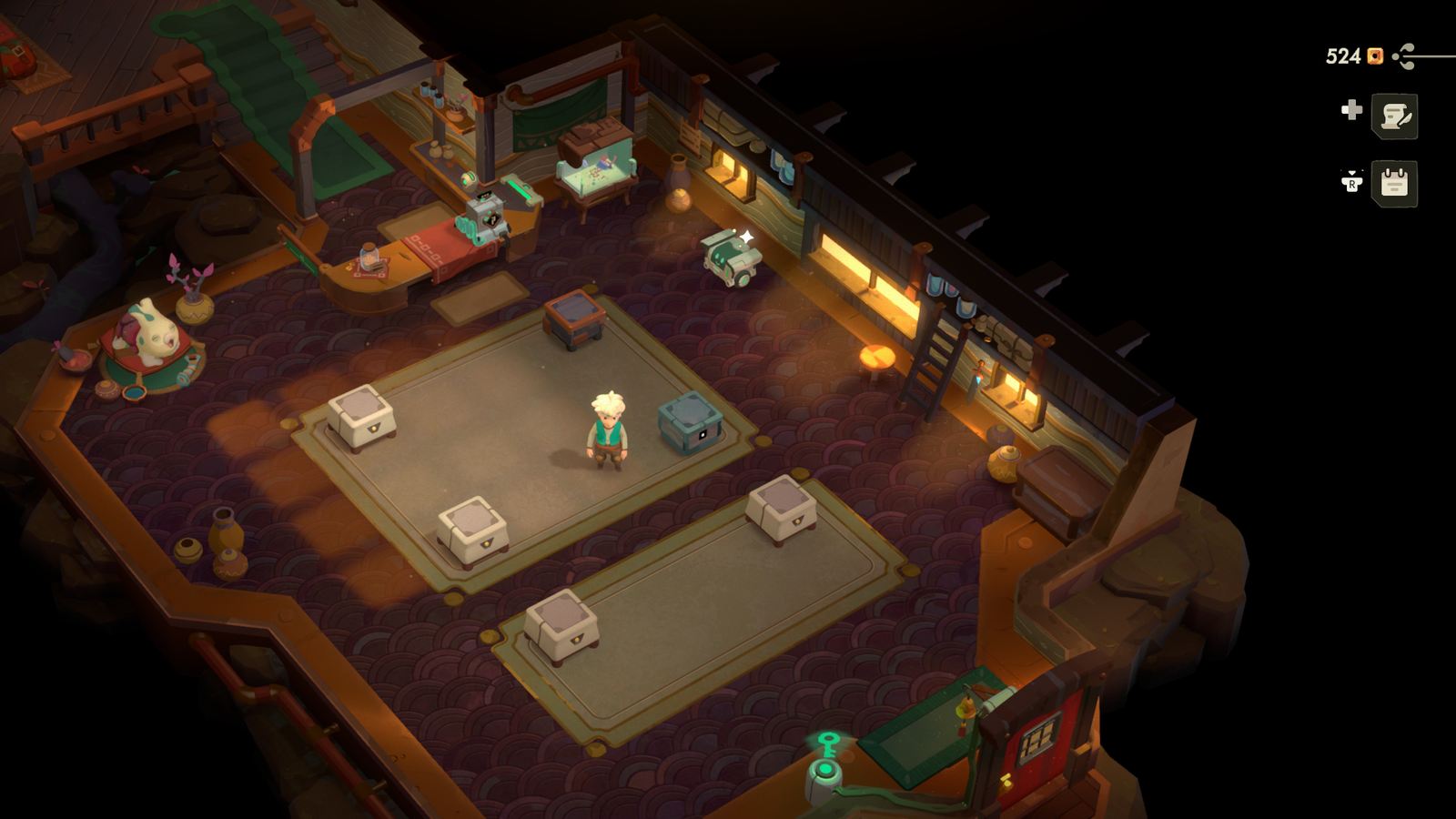The width and height of the screenshot is (1456, 819).
Task: Click the R button prompt next to the notebook
Action: point(1353,182)
